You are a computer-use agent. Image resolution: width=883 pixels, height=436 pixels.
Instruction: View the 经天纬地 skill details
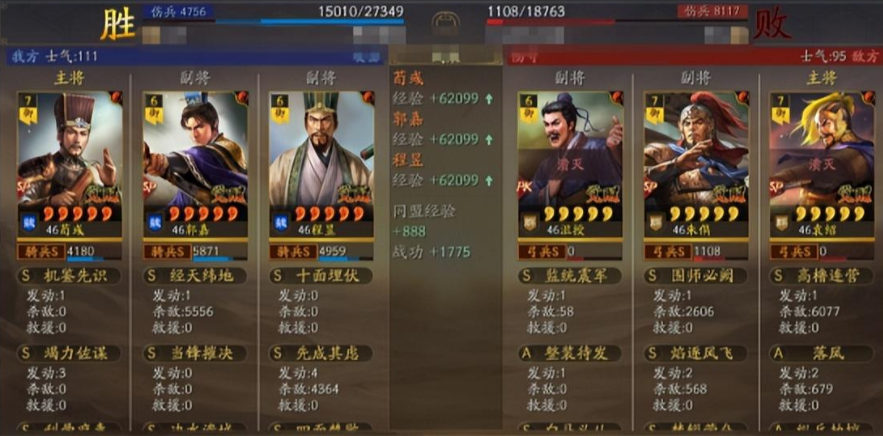coord(195,275)
